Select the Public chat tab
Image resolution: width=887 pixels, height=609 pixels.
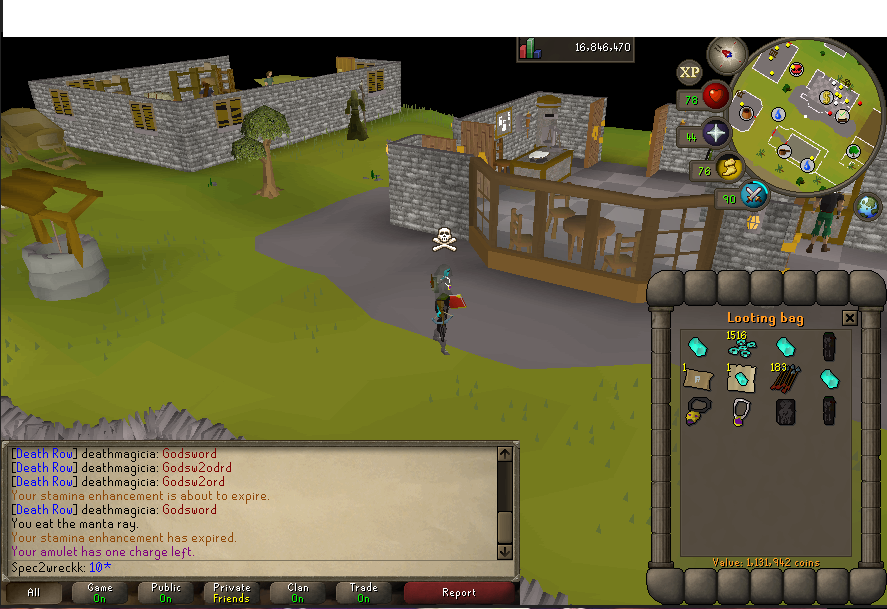[x=166, y=592]
